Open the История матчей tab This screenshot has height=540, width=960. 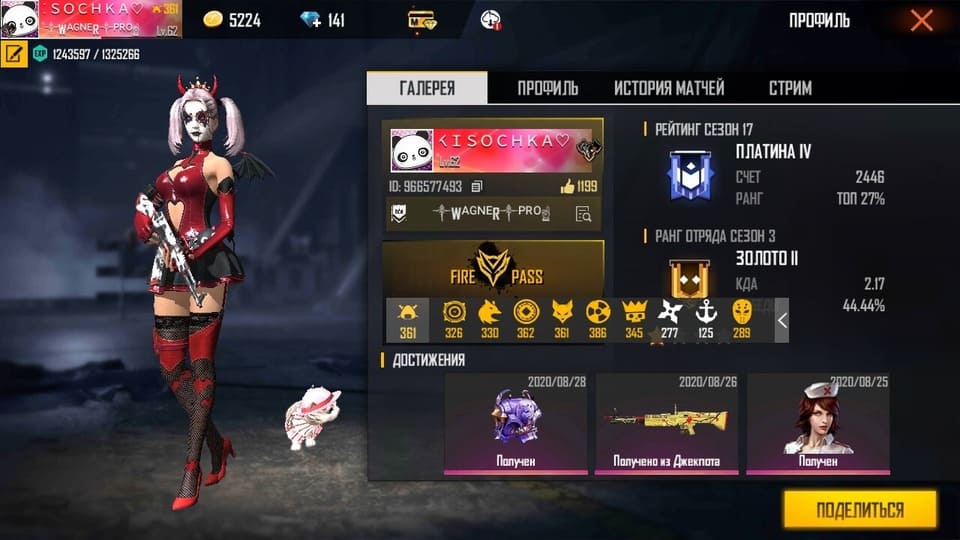[x=669, y=88]
